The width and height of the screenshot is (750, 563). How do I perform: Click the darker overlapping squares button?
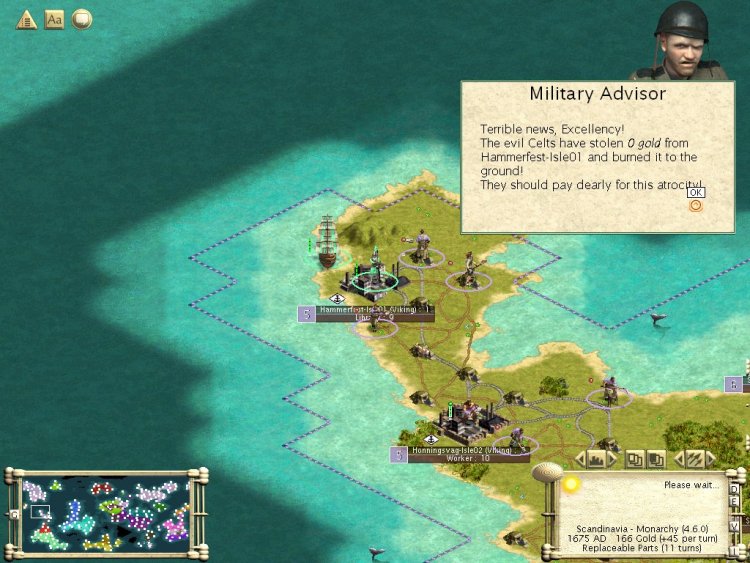tap(656, 459)
